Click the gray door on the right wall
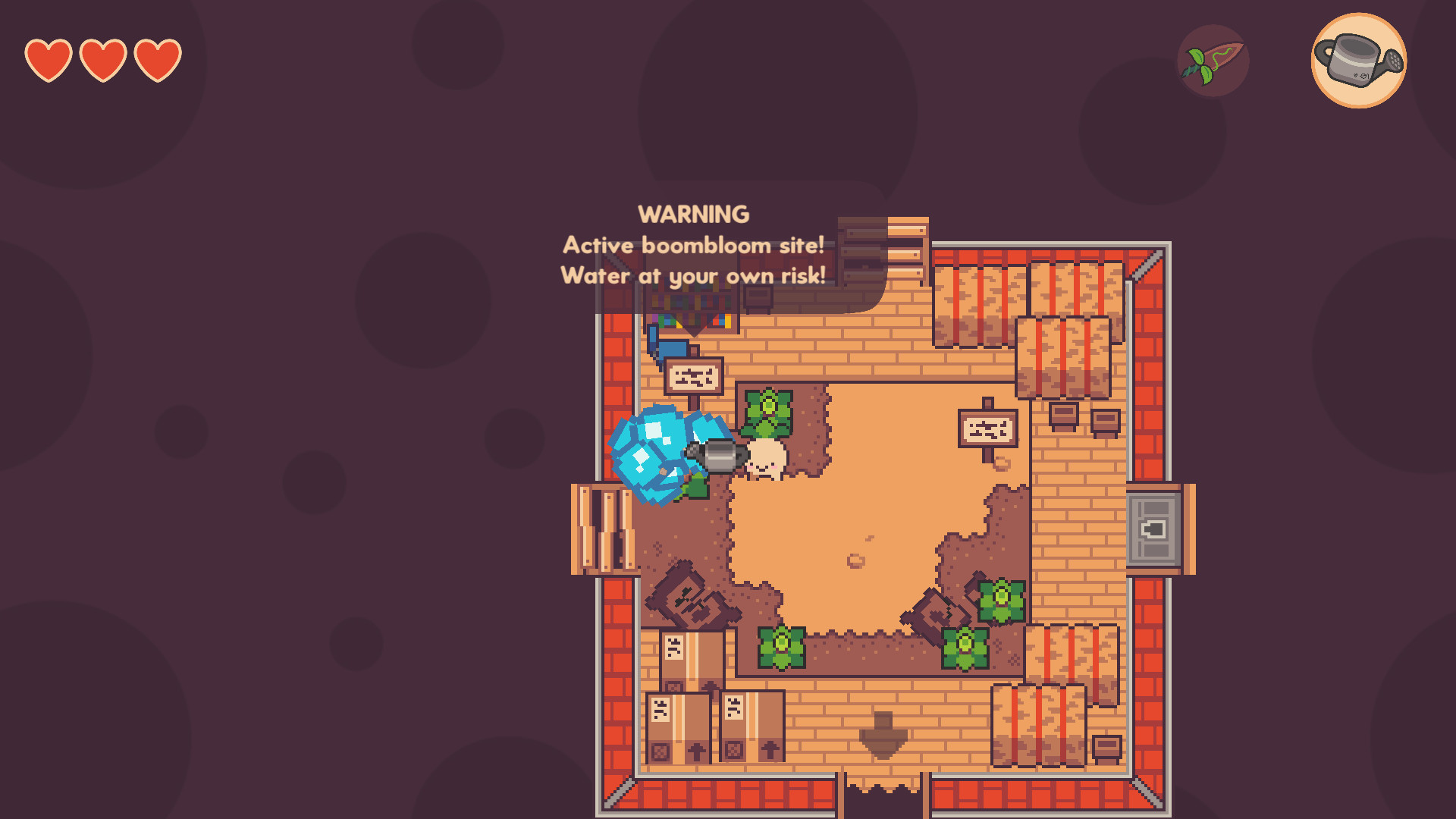 (1153, 529)
